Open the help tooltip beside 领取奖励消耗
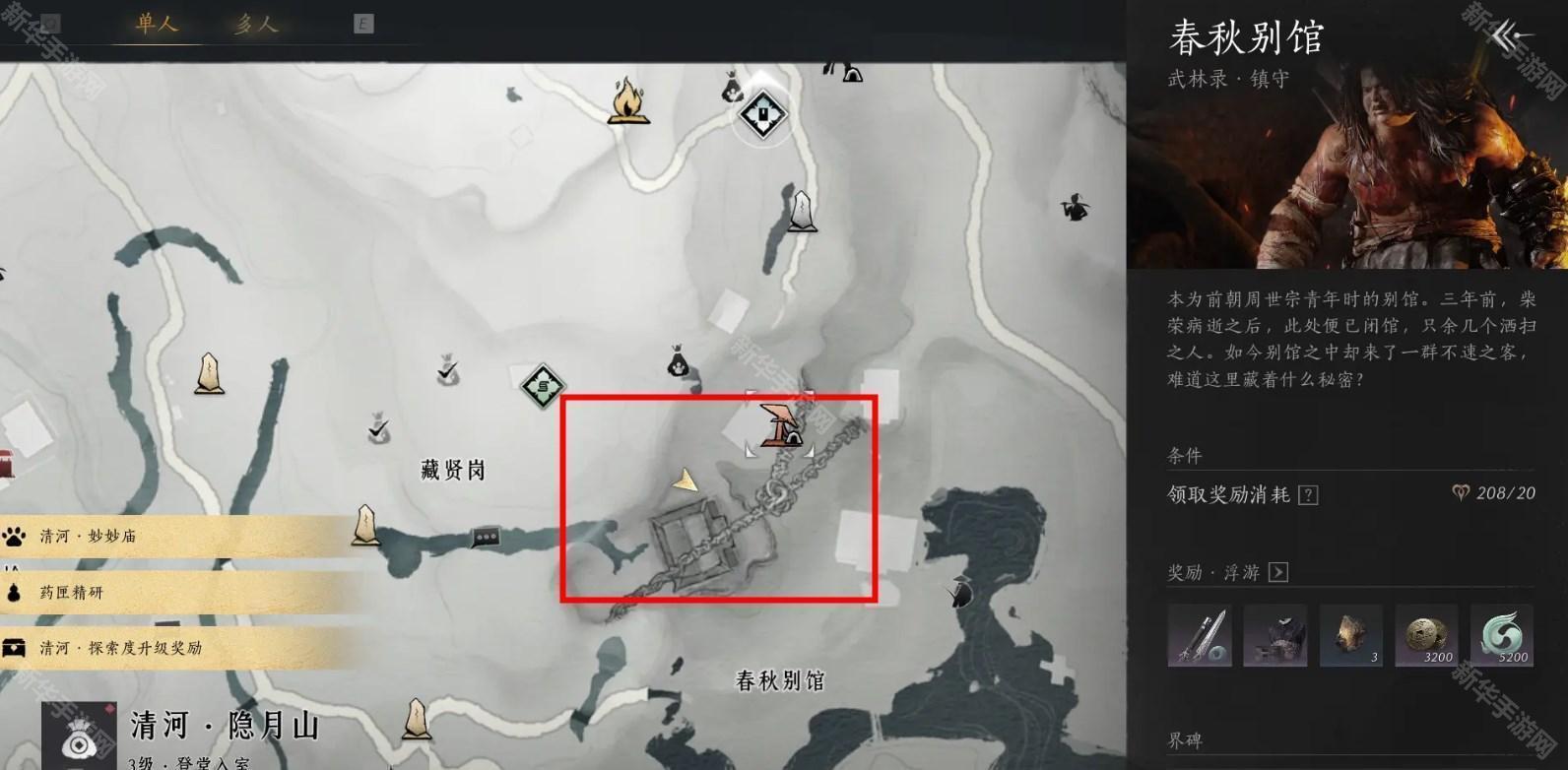Screen dimensions: 1568x770 point(1307,494)
